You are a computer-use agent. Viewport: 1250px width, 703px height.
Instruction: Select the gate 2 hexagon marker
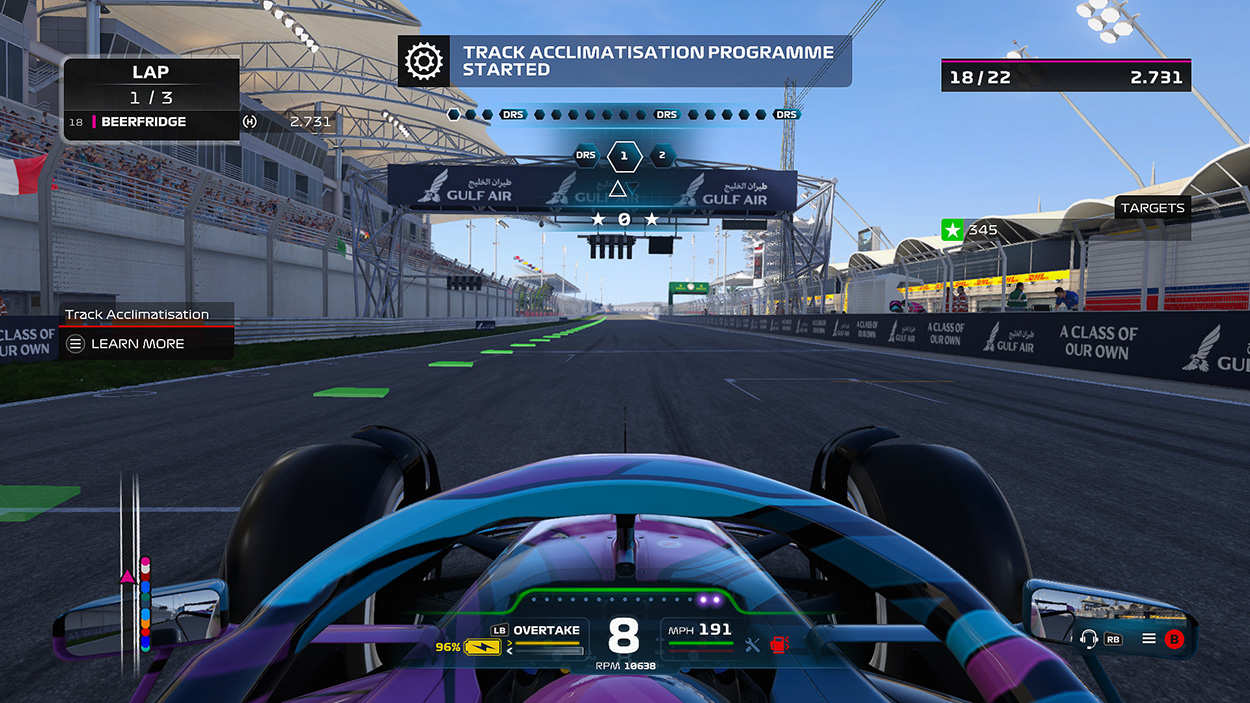pos(661,156)
